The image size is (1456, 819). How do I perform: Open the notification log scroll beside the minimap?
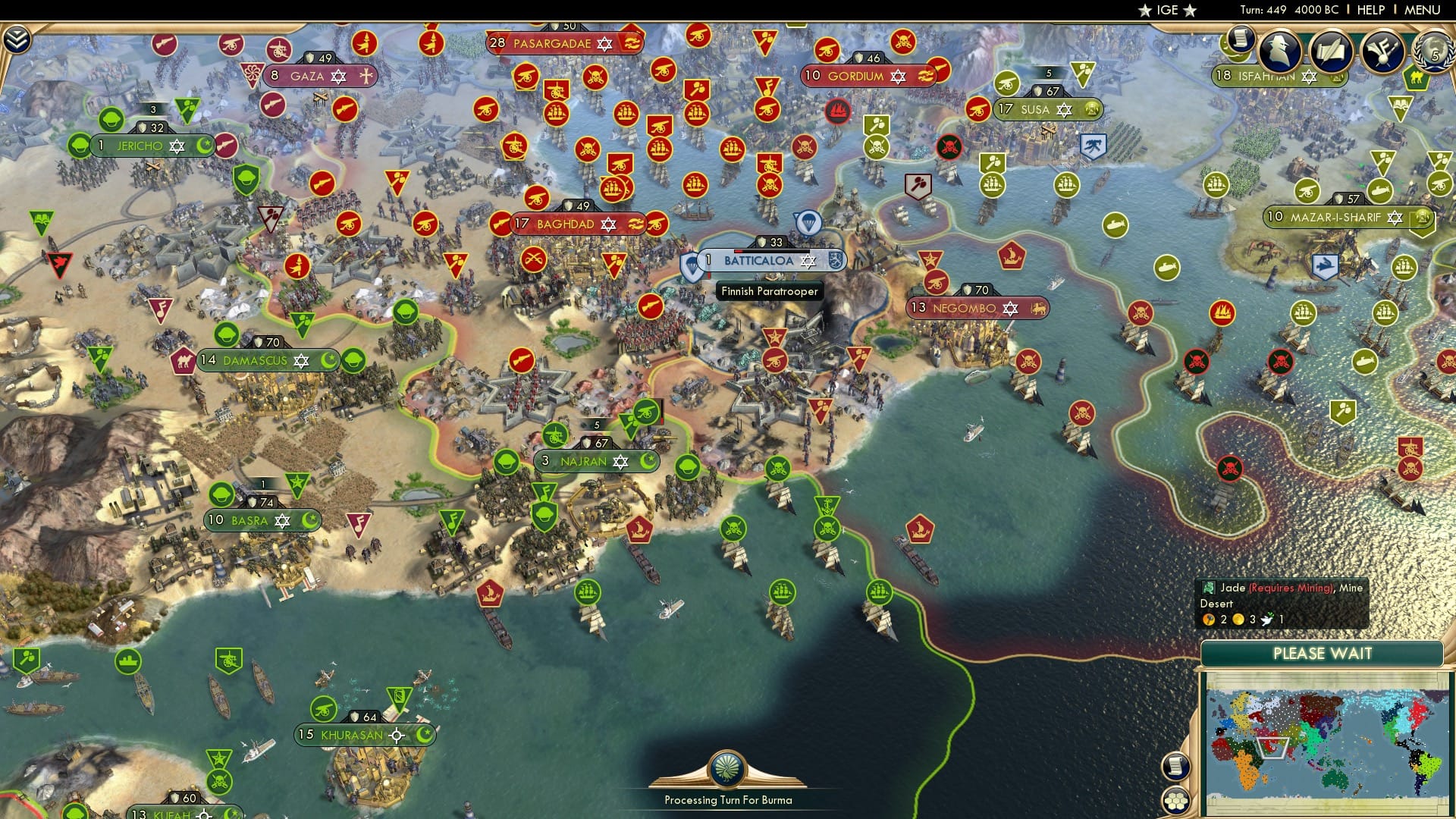[1175, 767]
